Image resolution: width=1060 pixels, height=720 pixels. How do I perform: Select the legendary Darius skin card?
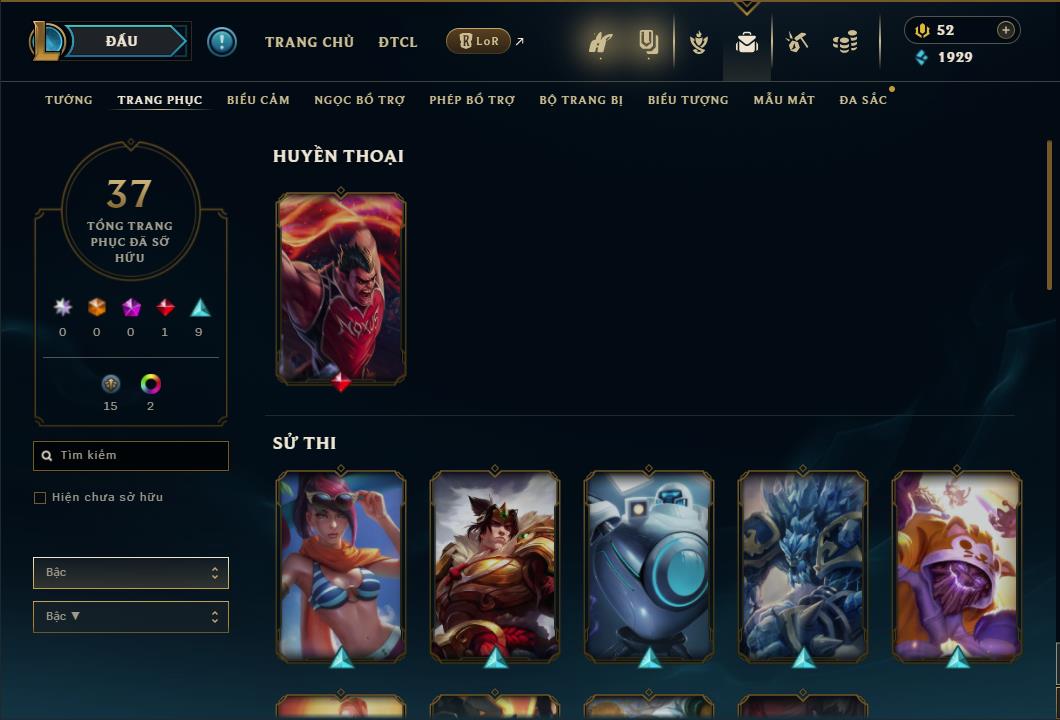click(341, 288)
